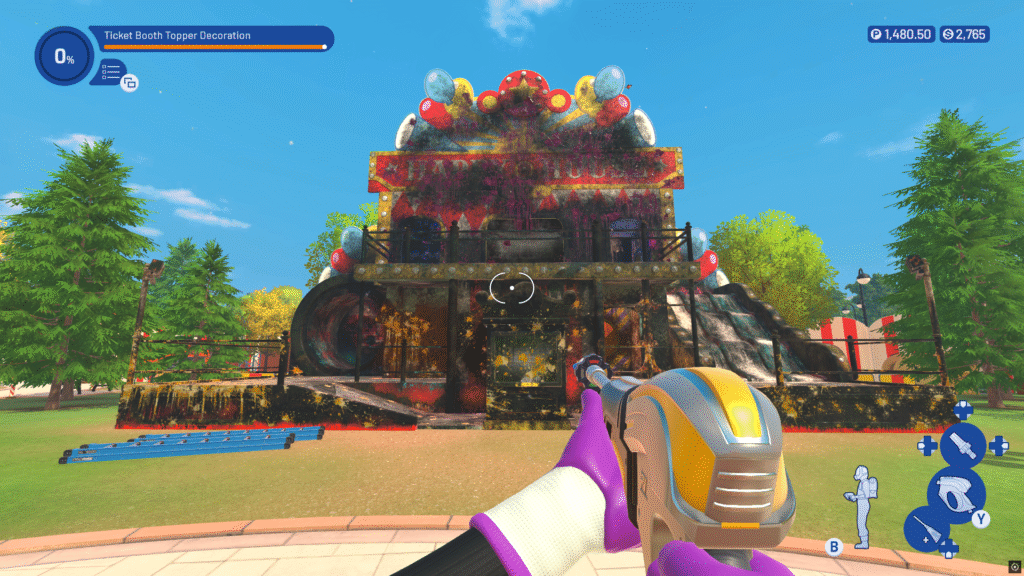Click the Ticket Booth Topper Decoration tracker

(x=213, y=37)
